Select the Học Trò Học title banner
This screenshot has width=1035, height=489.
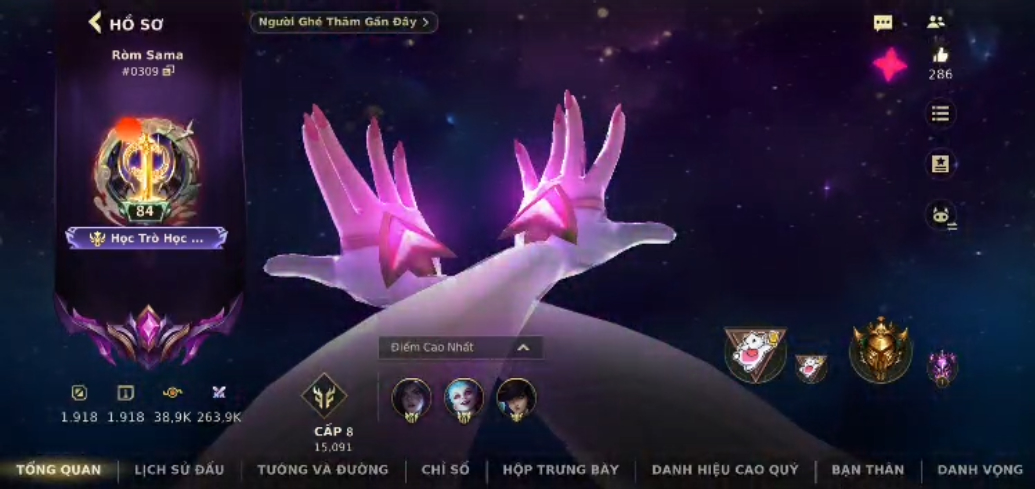point(147,238)
